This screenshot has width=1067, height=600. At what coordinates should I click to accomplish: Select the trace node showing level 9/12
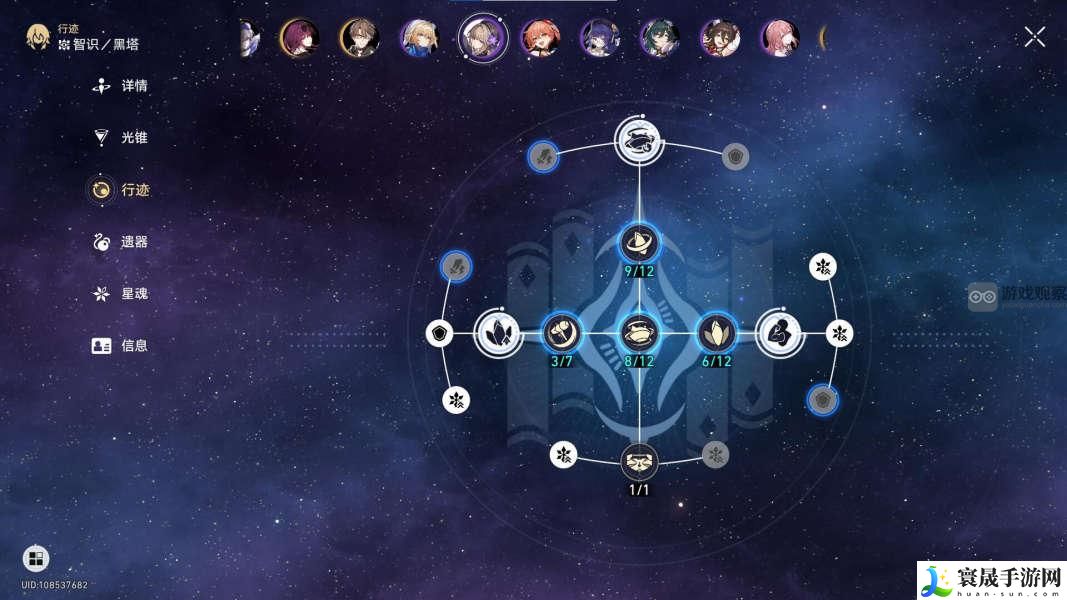click(638, 242)
